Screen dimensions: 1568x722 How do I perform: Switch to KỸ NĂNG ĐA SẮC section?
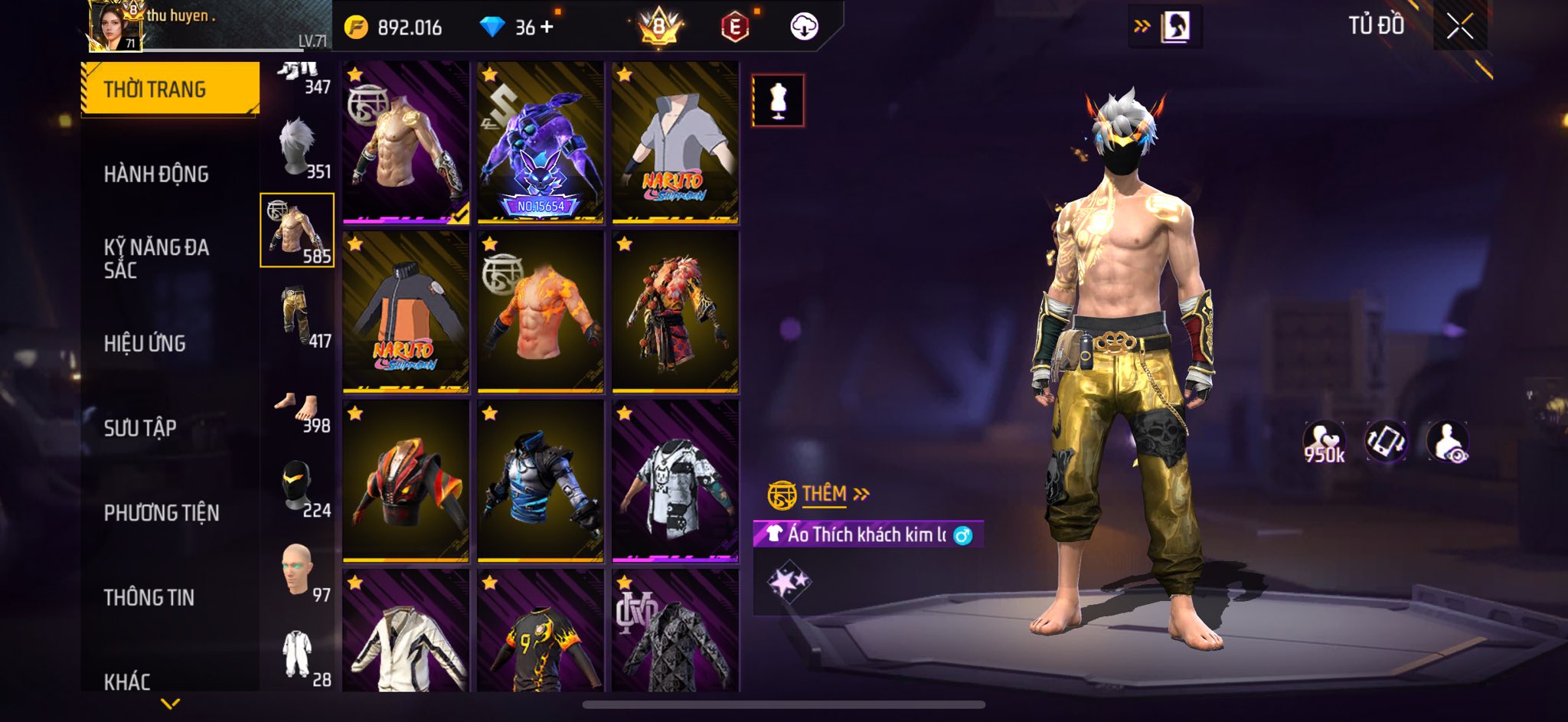tap(156, 258)
